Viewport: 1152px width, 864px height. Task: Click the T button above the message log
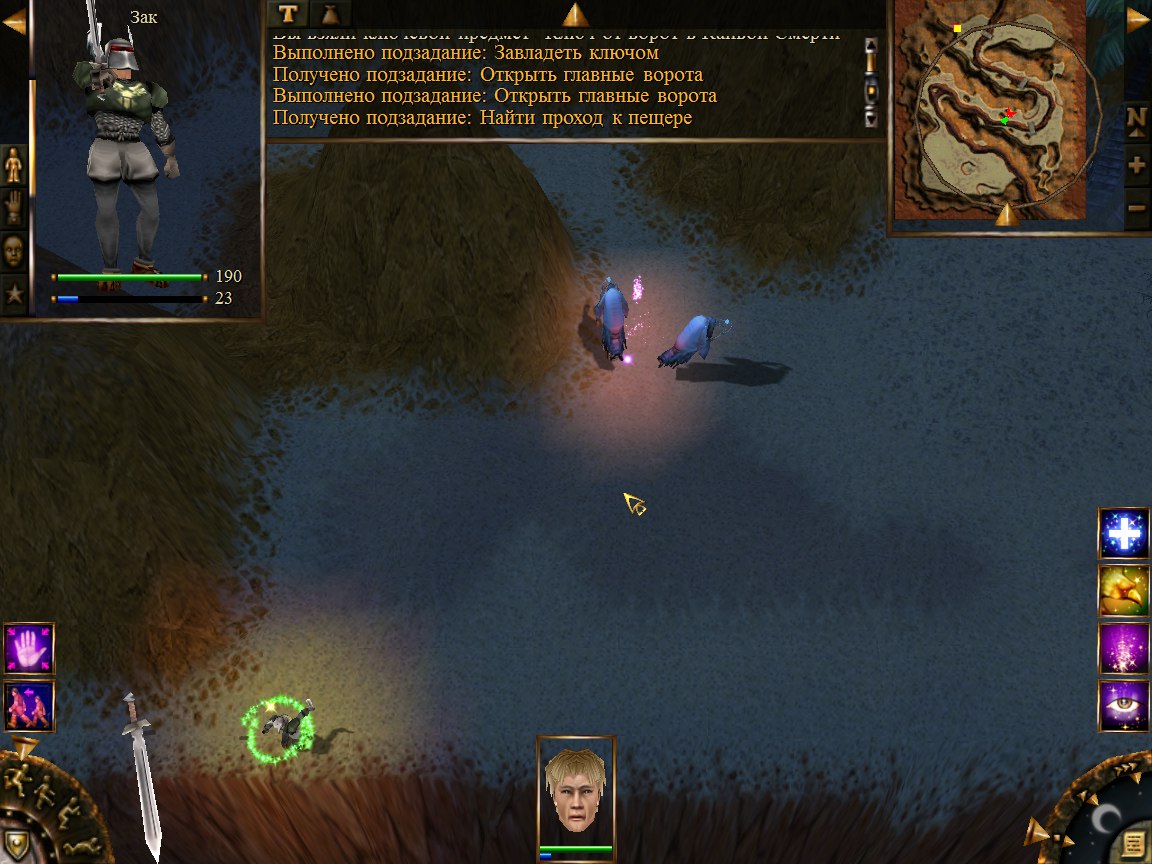(288, 13)
